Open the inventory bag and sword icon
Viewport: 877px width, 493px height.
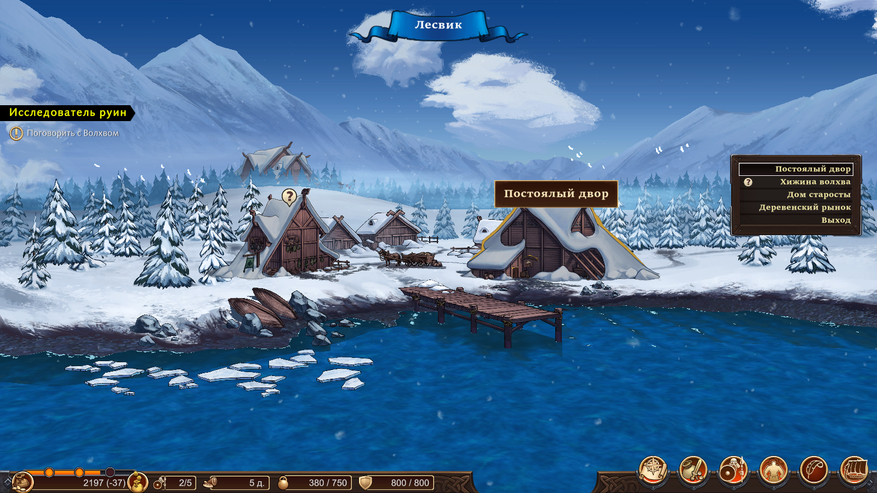(693, 469)
